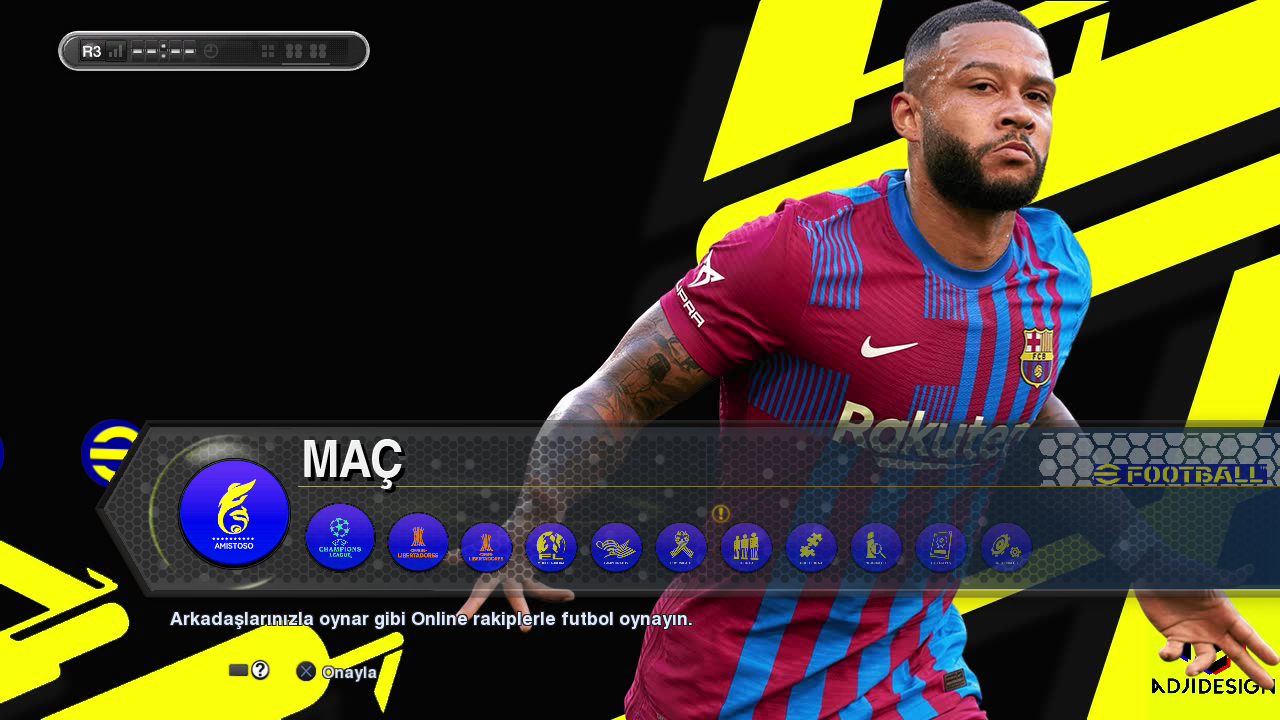Switch to the eFootball logo category
Image resolution: width=1280 pixels, height=720 pixels.
[x=110, y=453]
